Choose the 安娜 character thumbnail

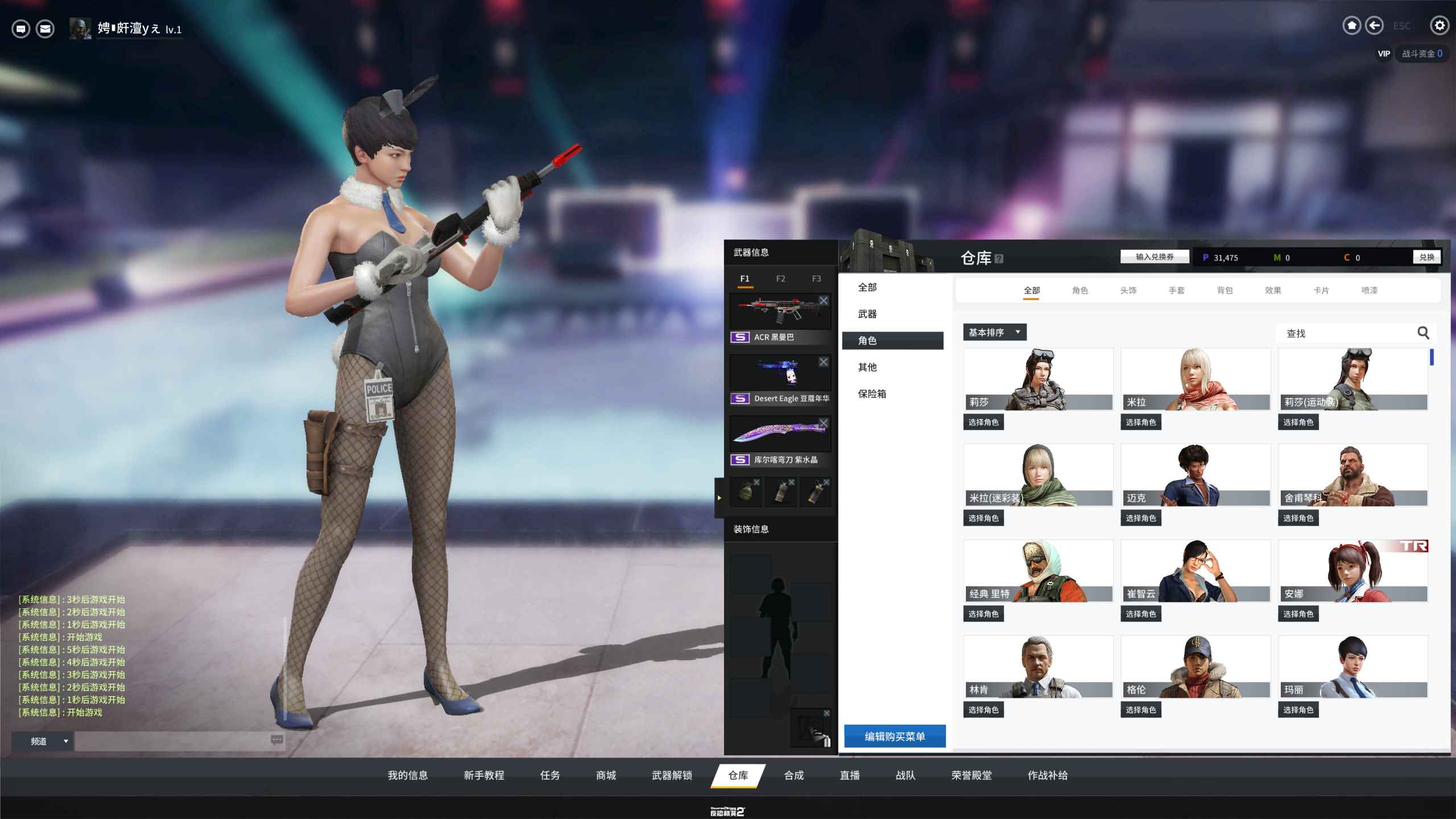1352,571
